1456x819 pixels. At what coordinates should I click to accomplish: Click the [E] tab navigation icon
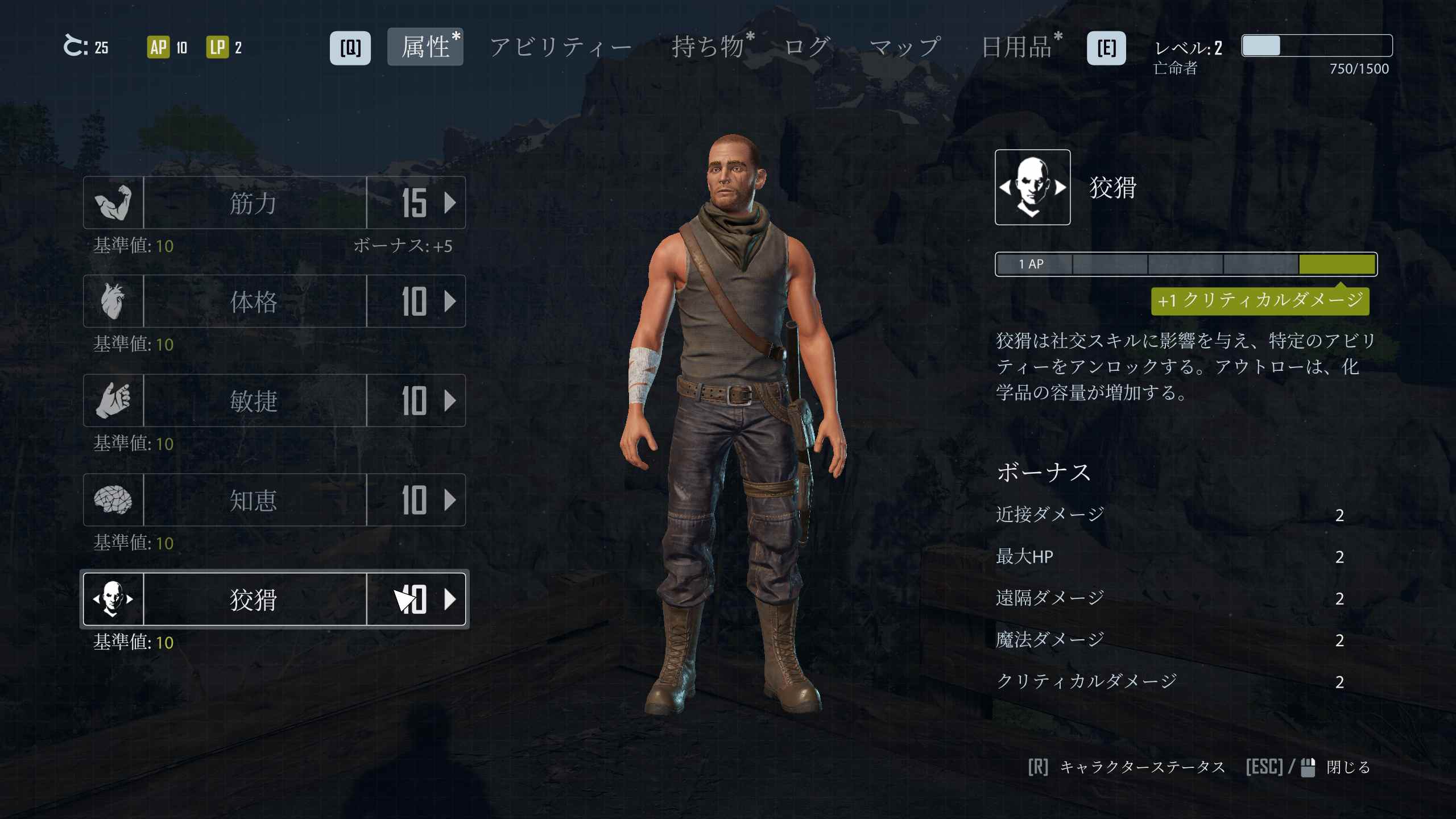click(1107, 48)
